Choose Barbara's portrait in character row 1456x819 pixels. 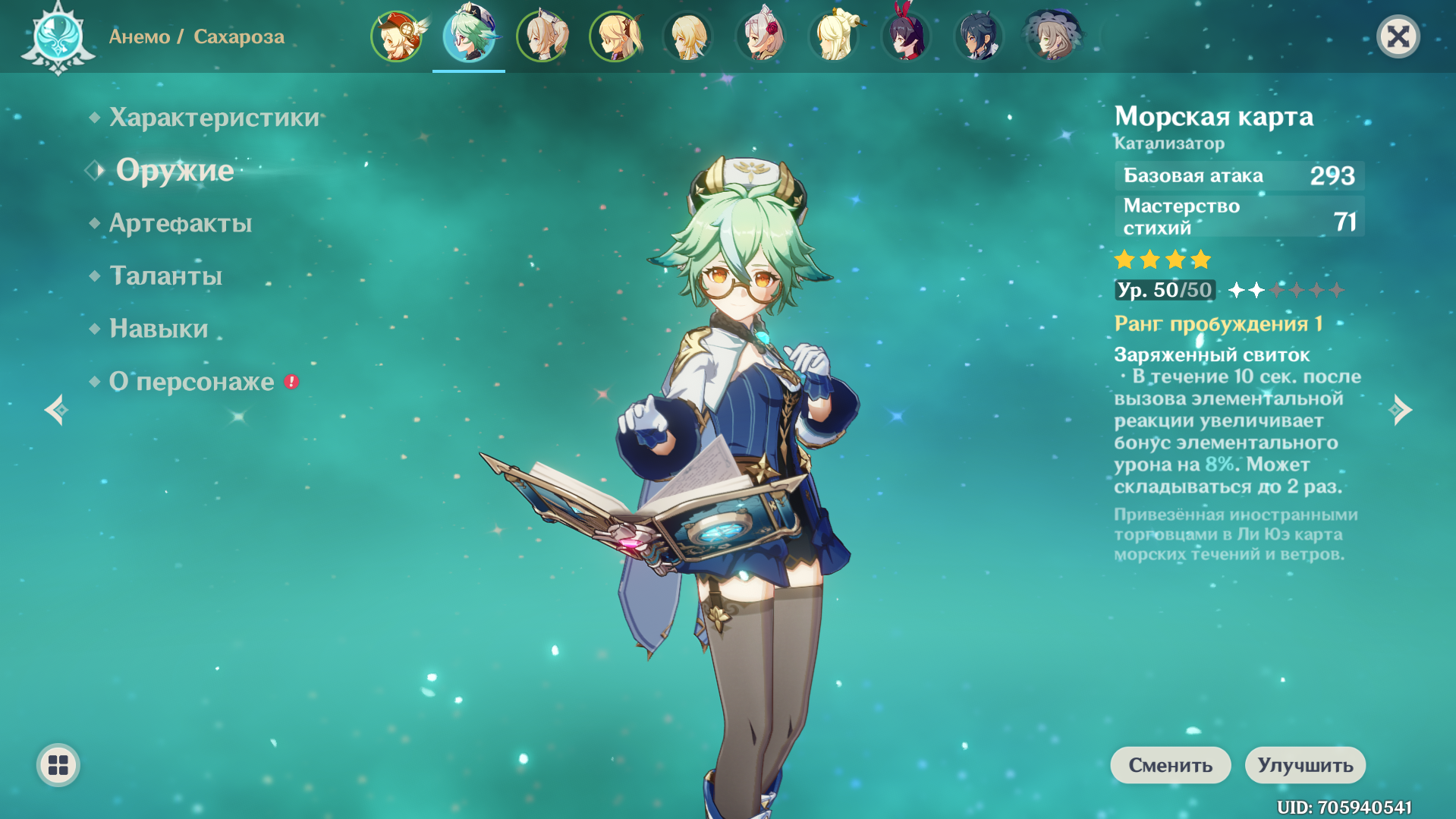tap(542, 36)
